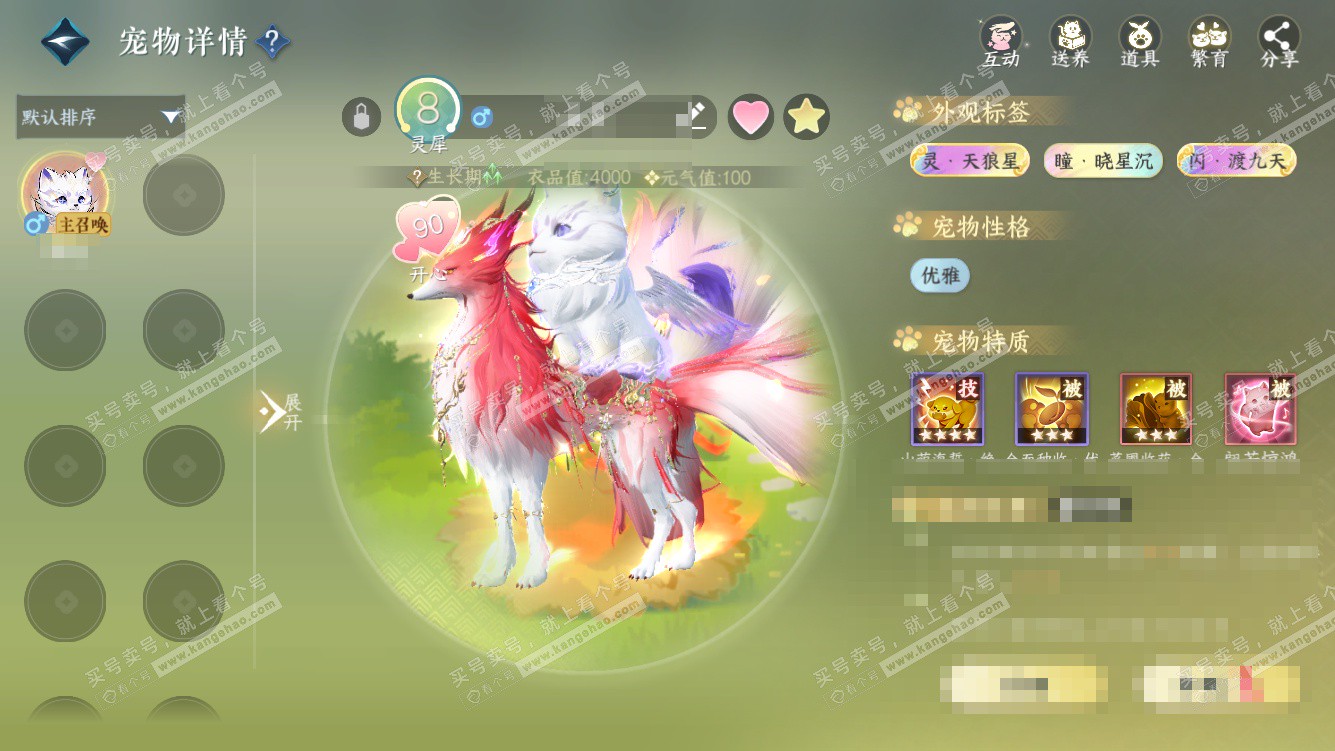Open the 繁育 breeding menu
Screen dimensions: 1335x751
click(1209, 42)
